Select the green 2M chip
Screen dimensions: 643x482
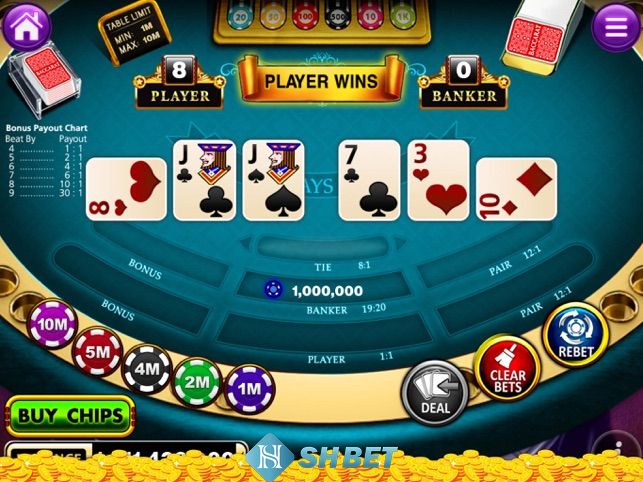point(197,381)
